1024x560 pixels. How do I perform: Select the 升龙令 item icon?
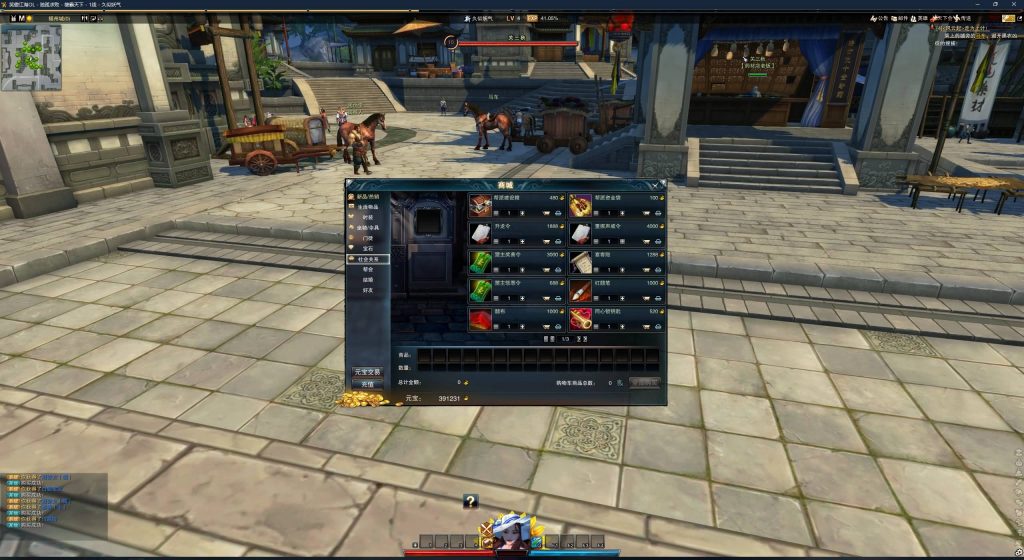pyautogui.click(x=481, y=233)
